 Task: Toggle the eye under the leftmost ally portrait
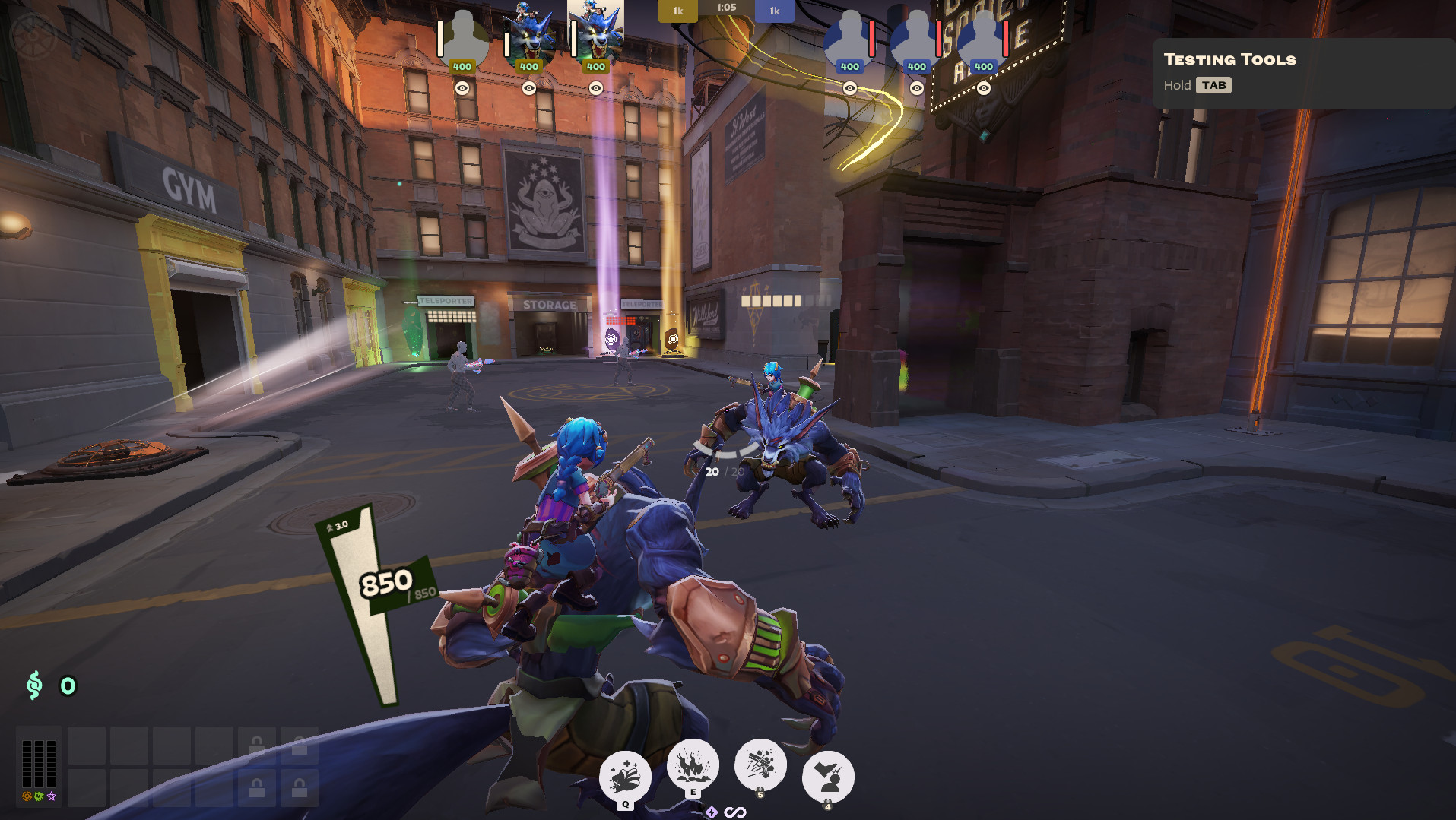click(x=462, y=88)
